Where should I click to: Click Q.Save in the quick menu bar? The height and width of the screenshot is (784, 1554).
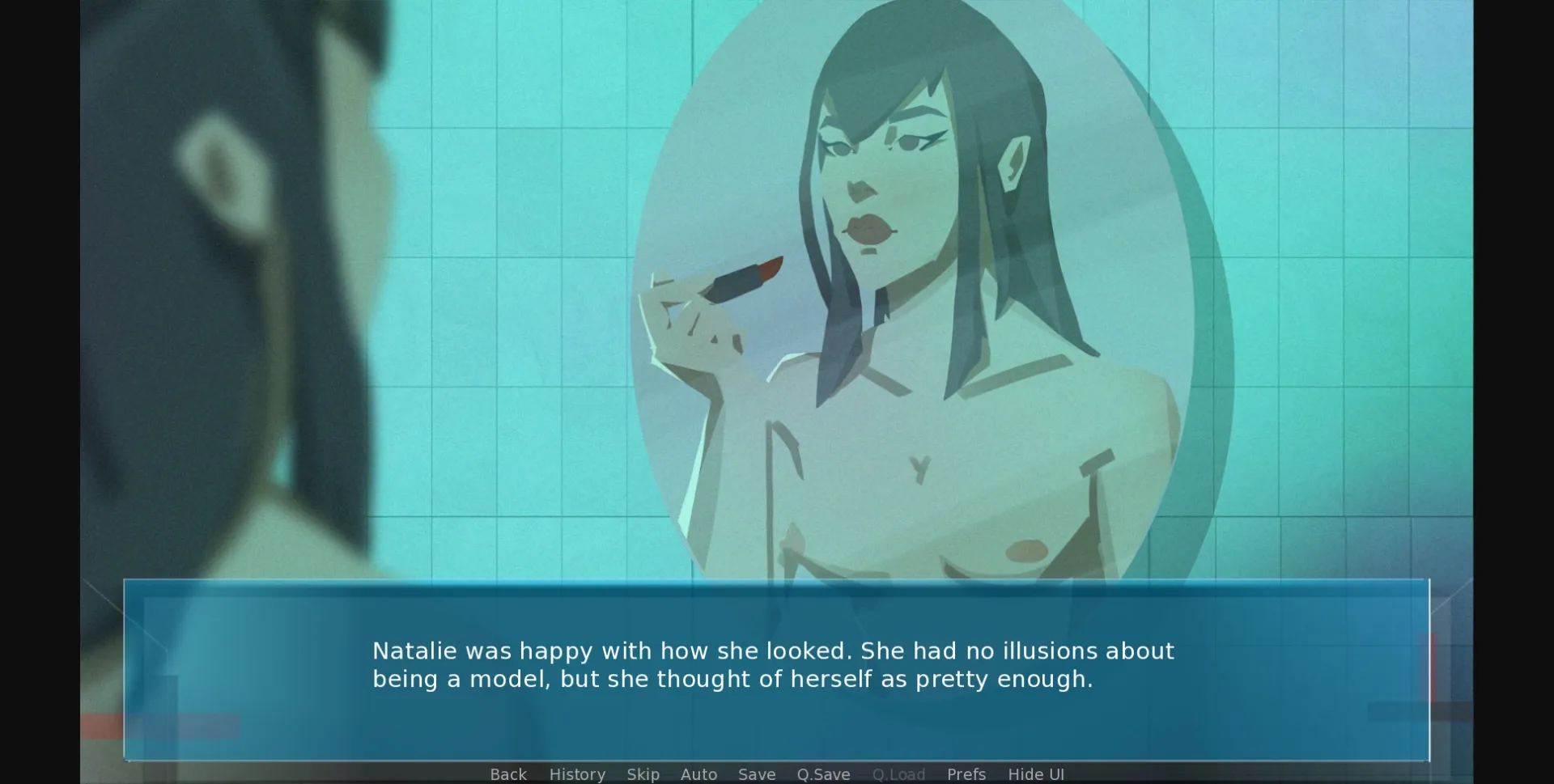coord(823,774)
